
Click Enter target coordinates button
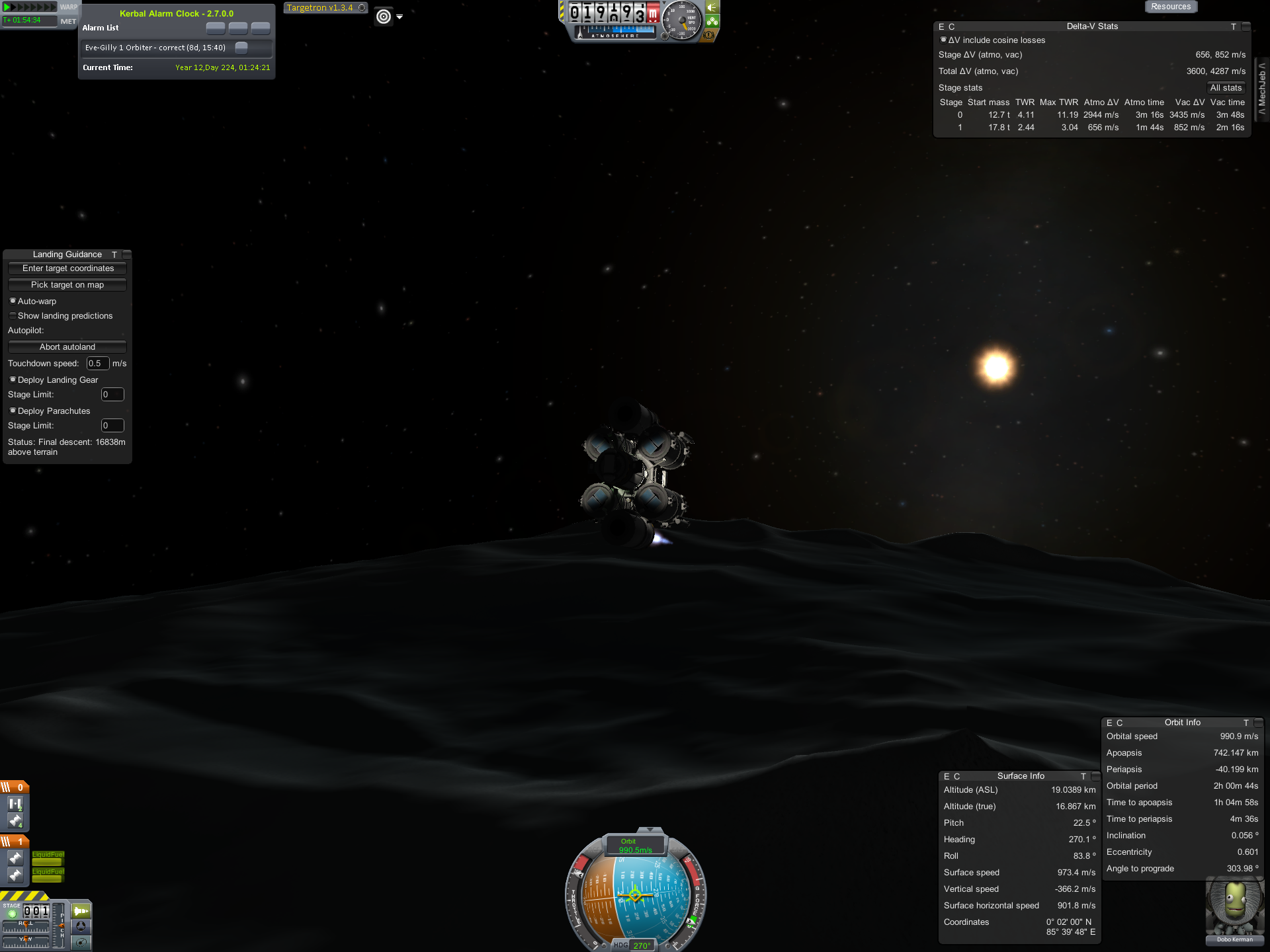click(67, 268)
